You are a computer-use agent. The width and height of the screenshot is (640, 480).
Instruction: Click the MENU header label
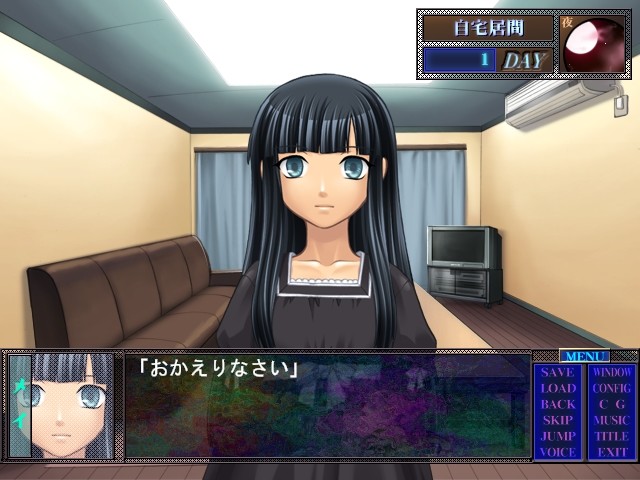[x=585, y=355]
